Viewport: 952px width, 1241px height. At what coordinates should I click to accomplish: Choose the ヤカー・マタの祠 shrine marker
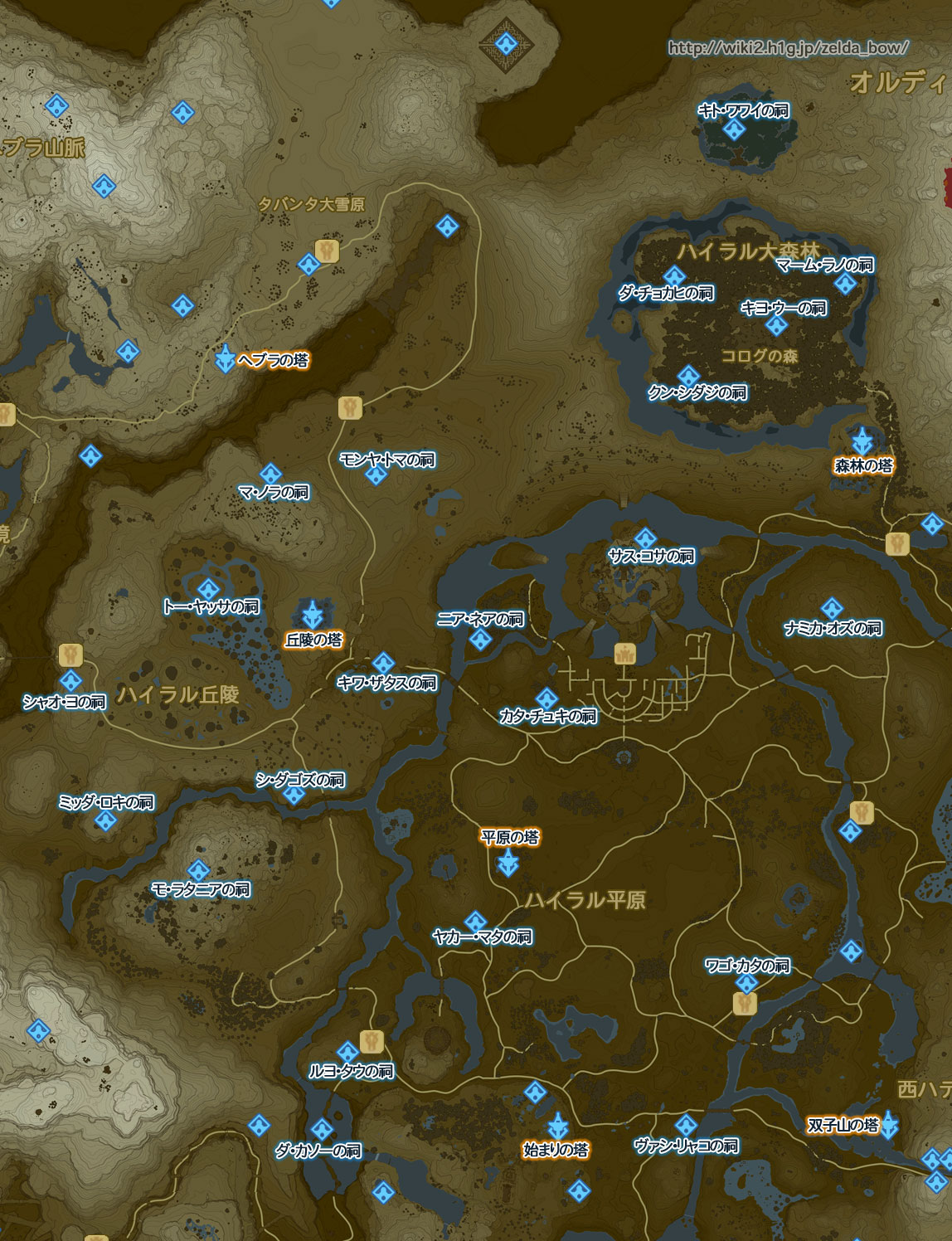click(475, 921)
